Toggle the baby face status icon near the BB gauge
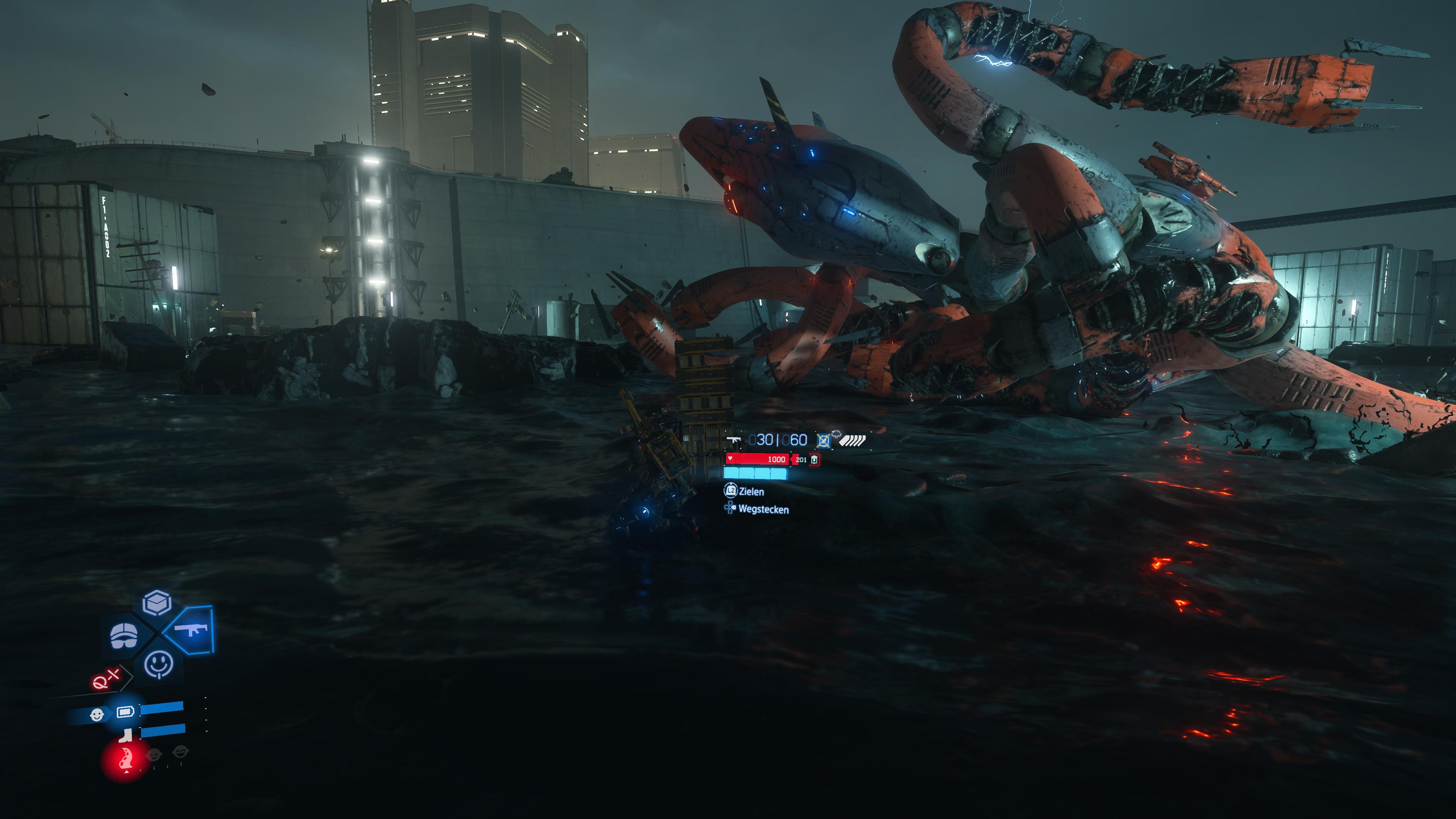This screenshot has width=1456, height=819. pos(97,715)
